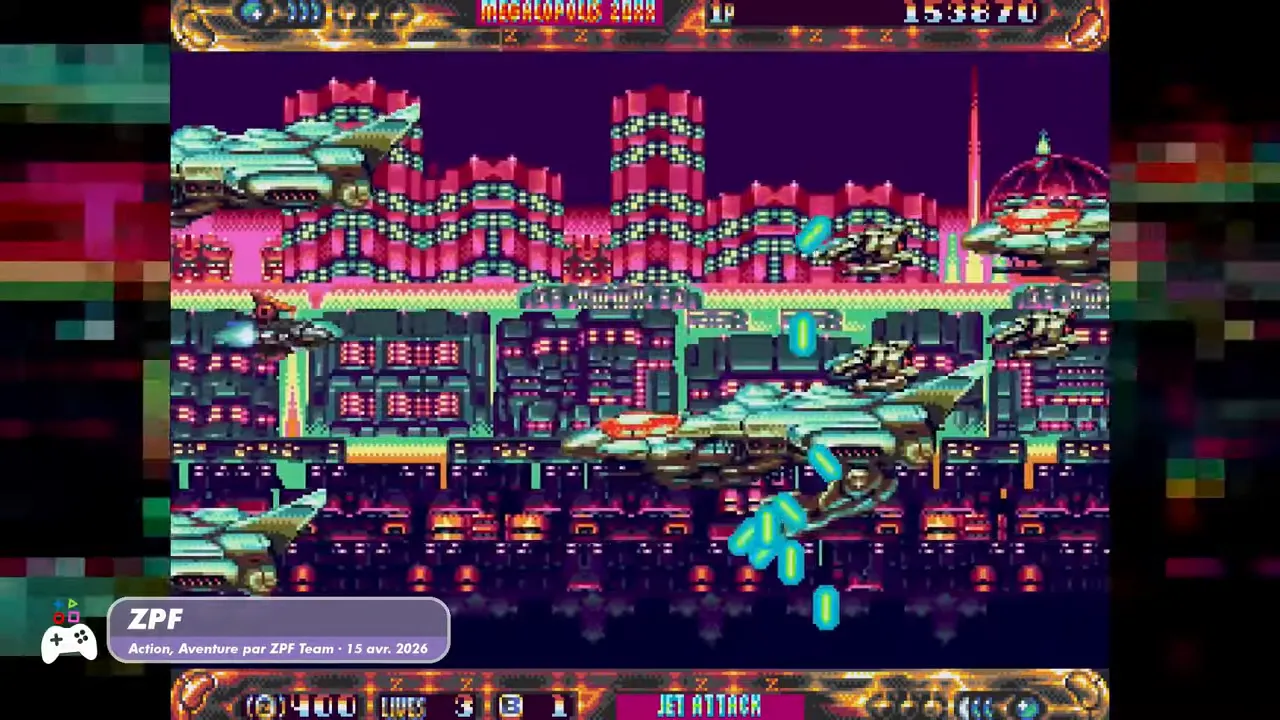
Task: Click the 'B' bomb stock icon in the HUD
Action: [x=510, y=706]
